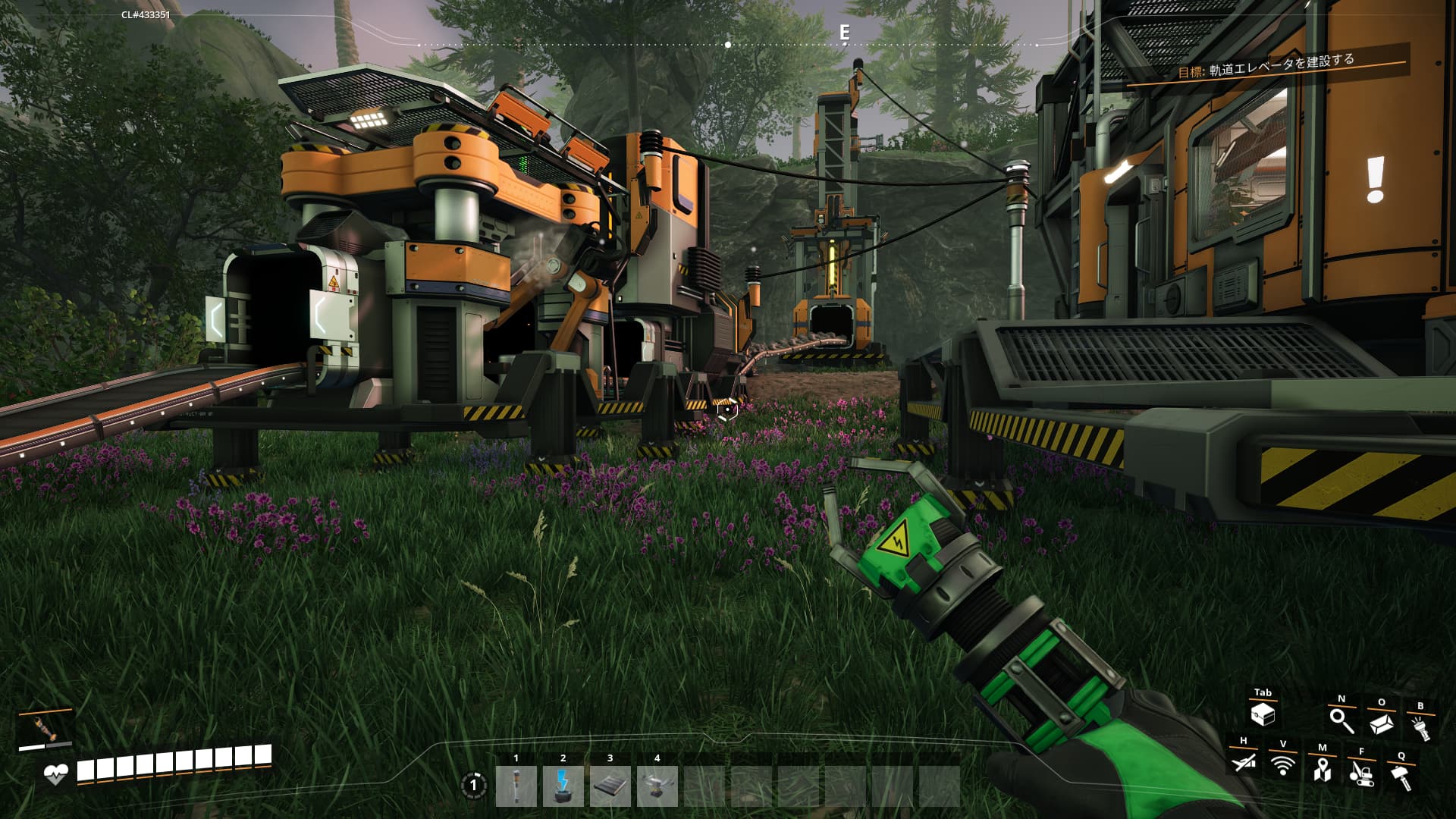Select the foundation slab hotbar slot
The width and height of the screenshot is (1456, 819).
coord(610,786)
